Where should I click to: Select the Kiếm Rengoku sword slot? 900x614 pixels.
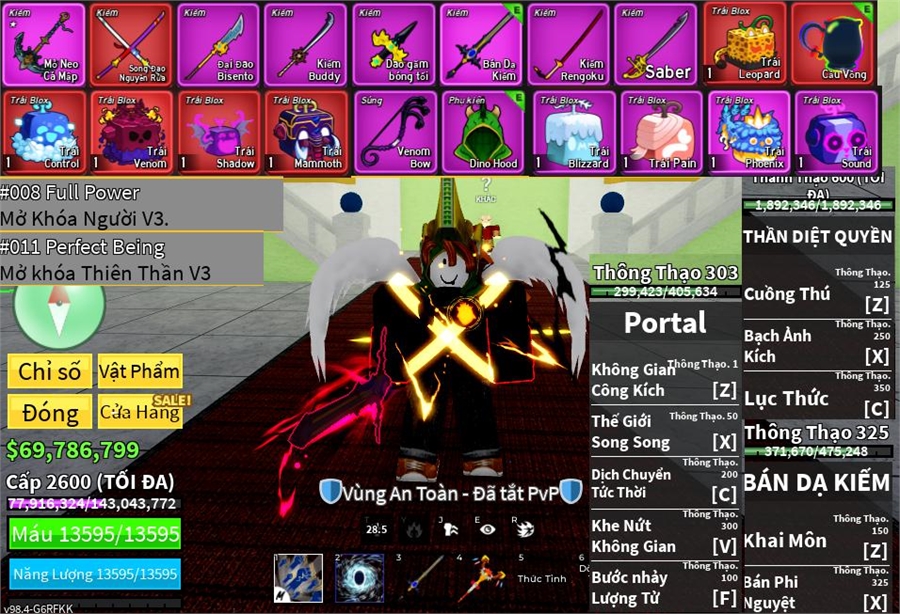click(x=568, y=44)
